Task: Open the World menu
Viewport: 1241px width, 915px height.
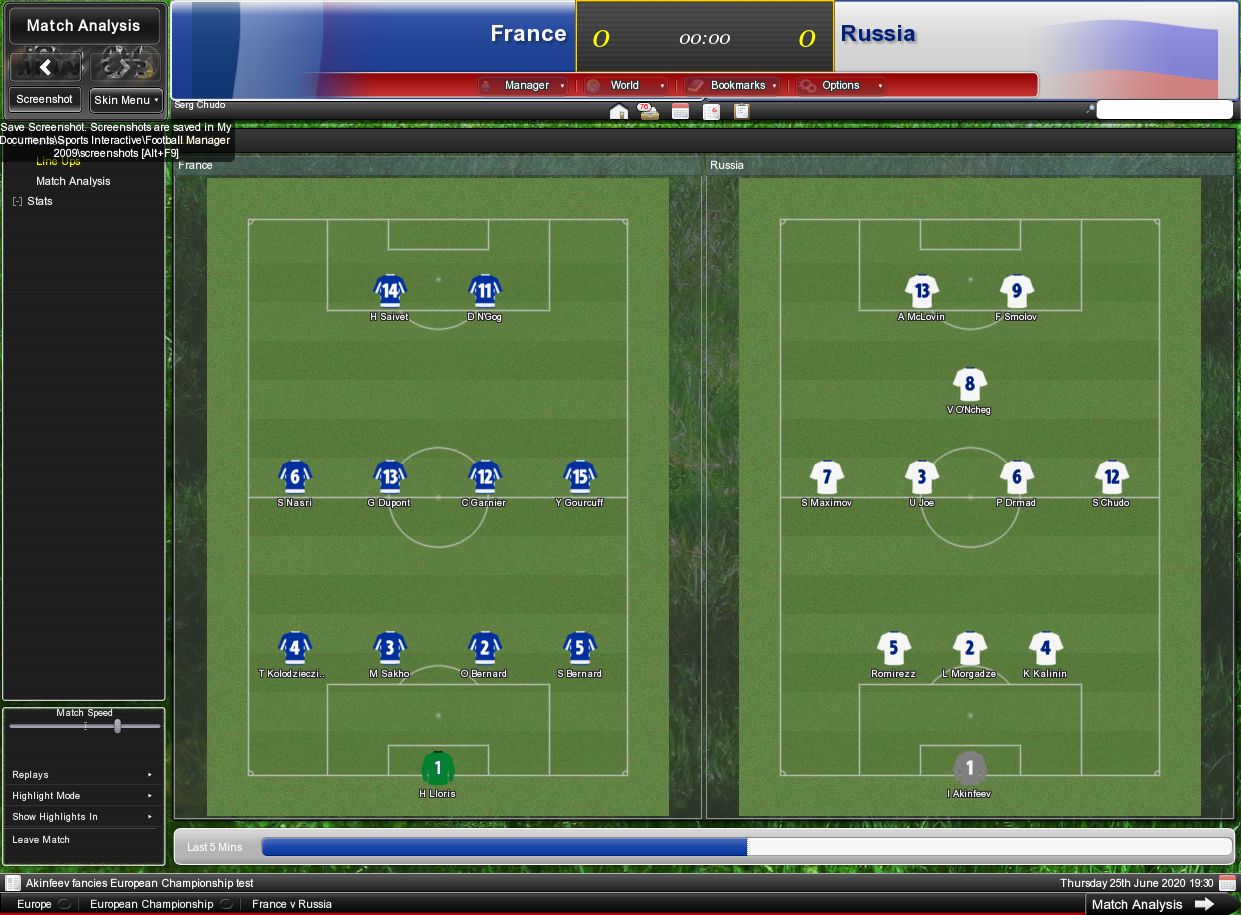Action: click(626, 86)
